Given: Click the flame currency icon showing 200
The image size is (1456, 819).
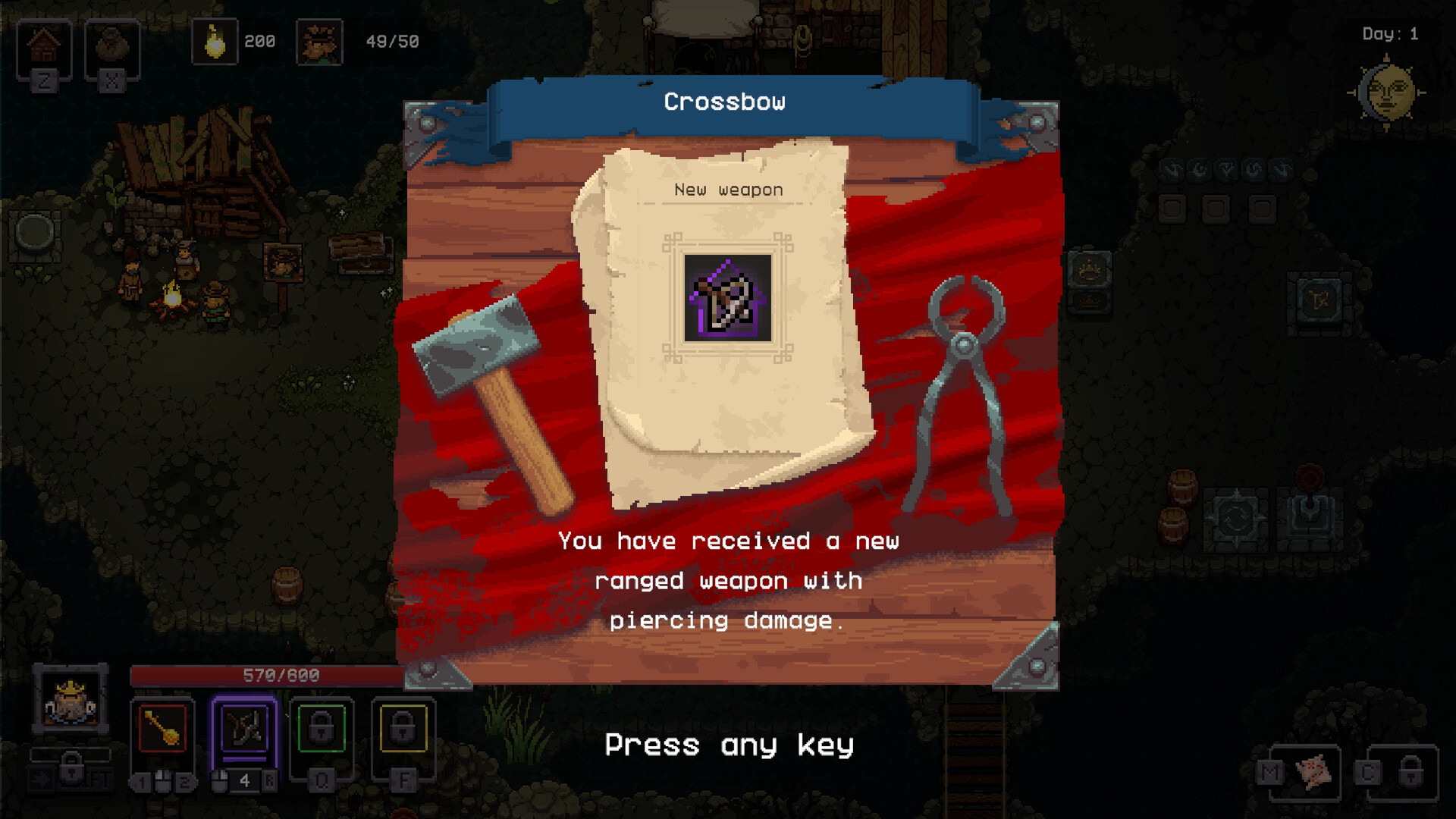Looking at the screenshot, I should pos(215,40).
